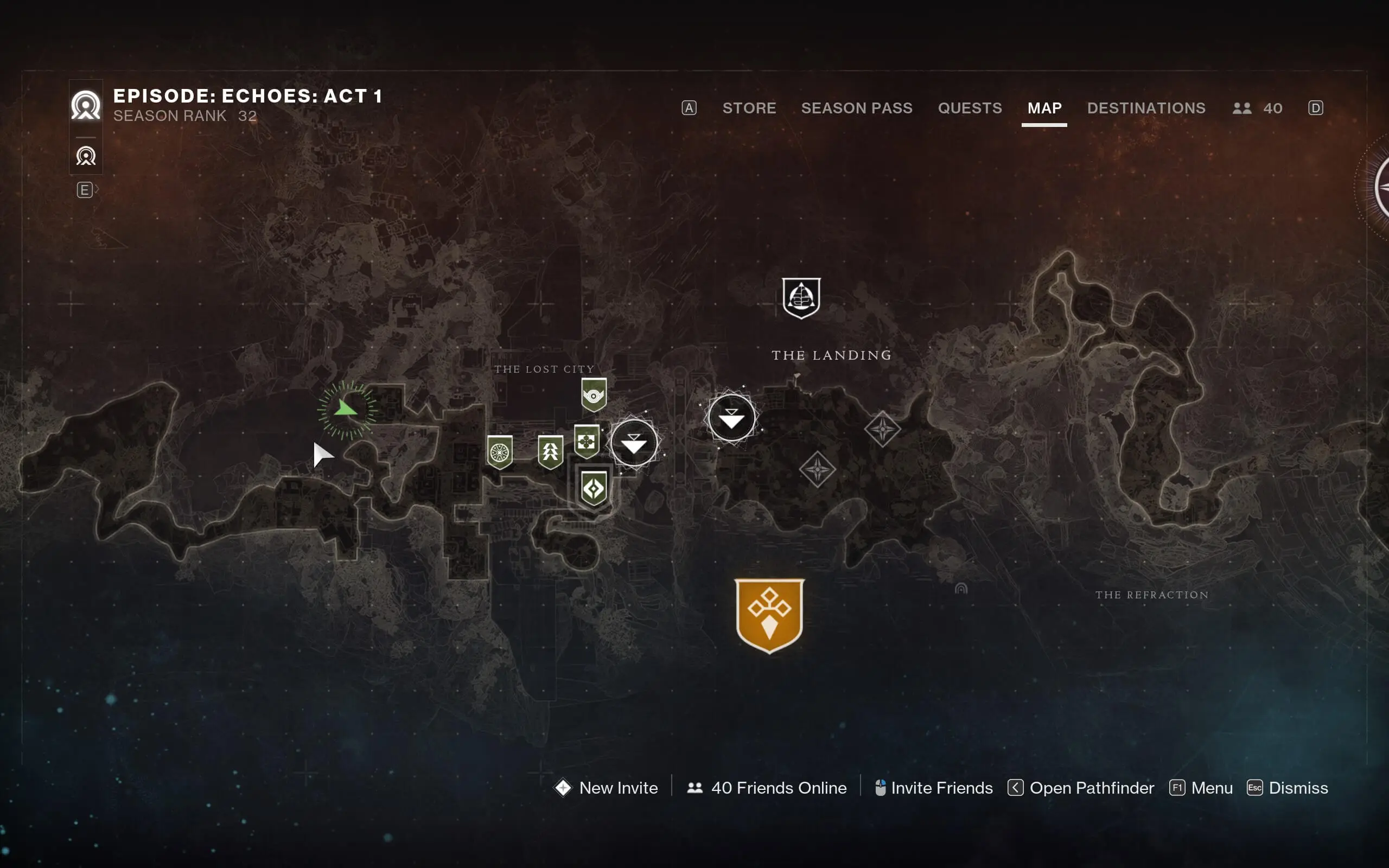The image size is (1389, 868).
Task: Click the winged-eye green banner above Lost City
Action: tap(594, 393)
